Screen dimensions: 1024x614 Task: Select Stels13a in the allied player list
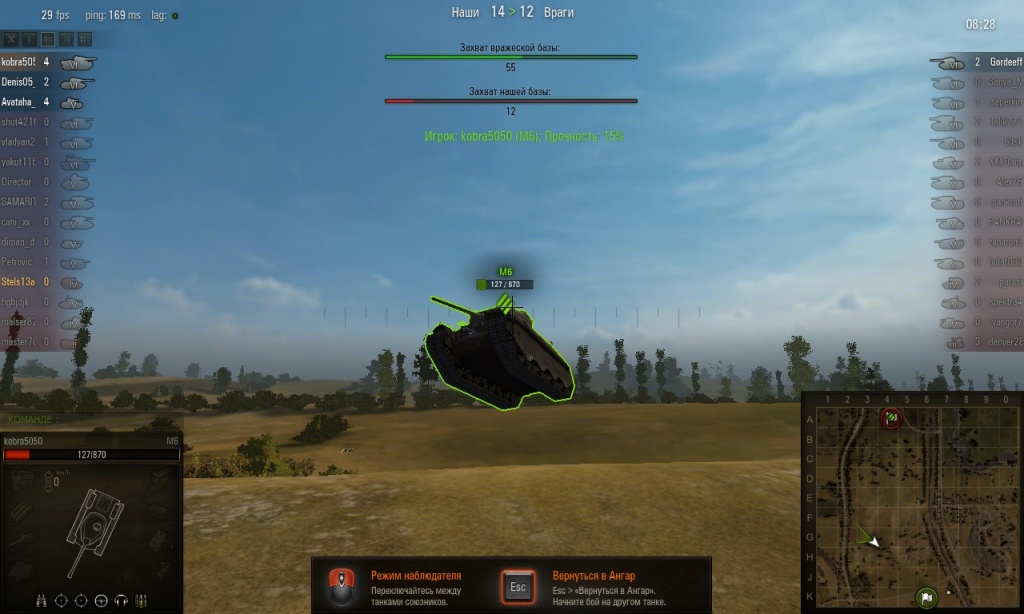[x=20, y=282]
